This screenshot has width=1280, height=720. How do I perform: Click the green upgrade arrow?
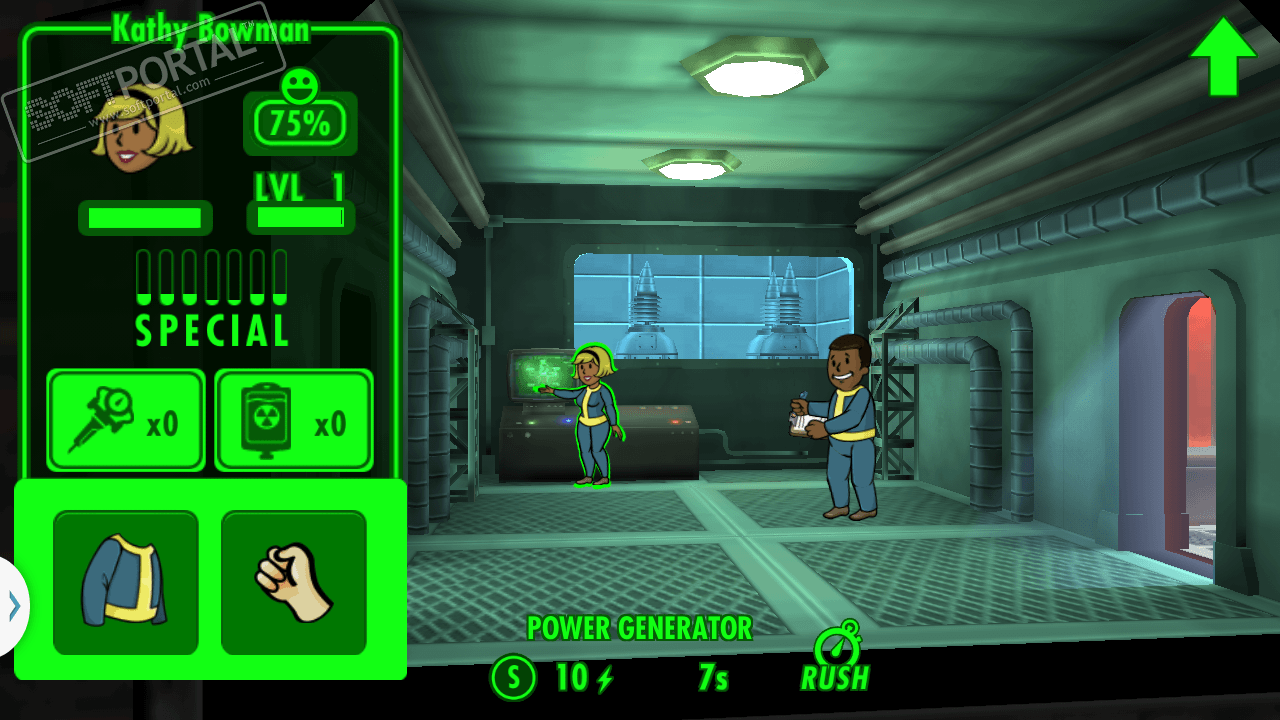point(1222,57)
